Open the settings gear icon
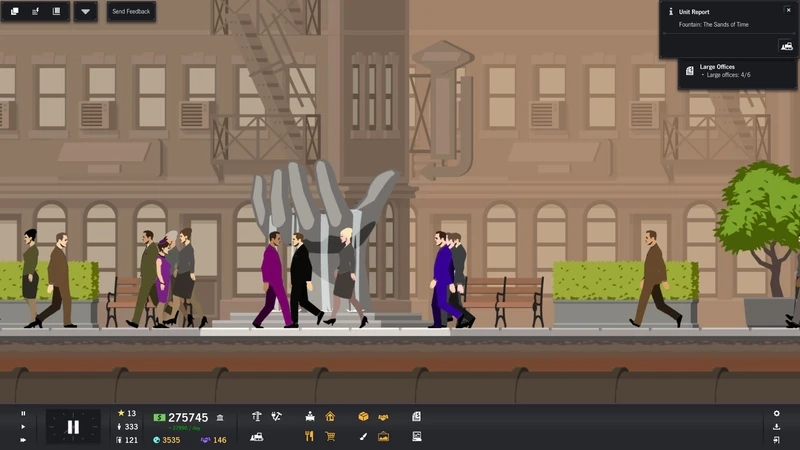Image resolution: width=800 pixels, height=450 pixels. coord(776,414)
